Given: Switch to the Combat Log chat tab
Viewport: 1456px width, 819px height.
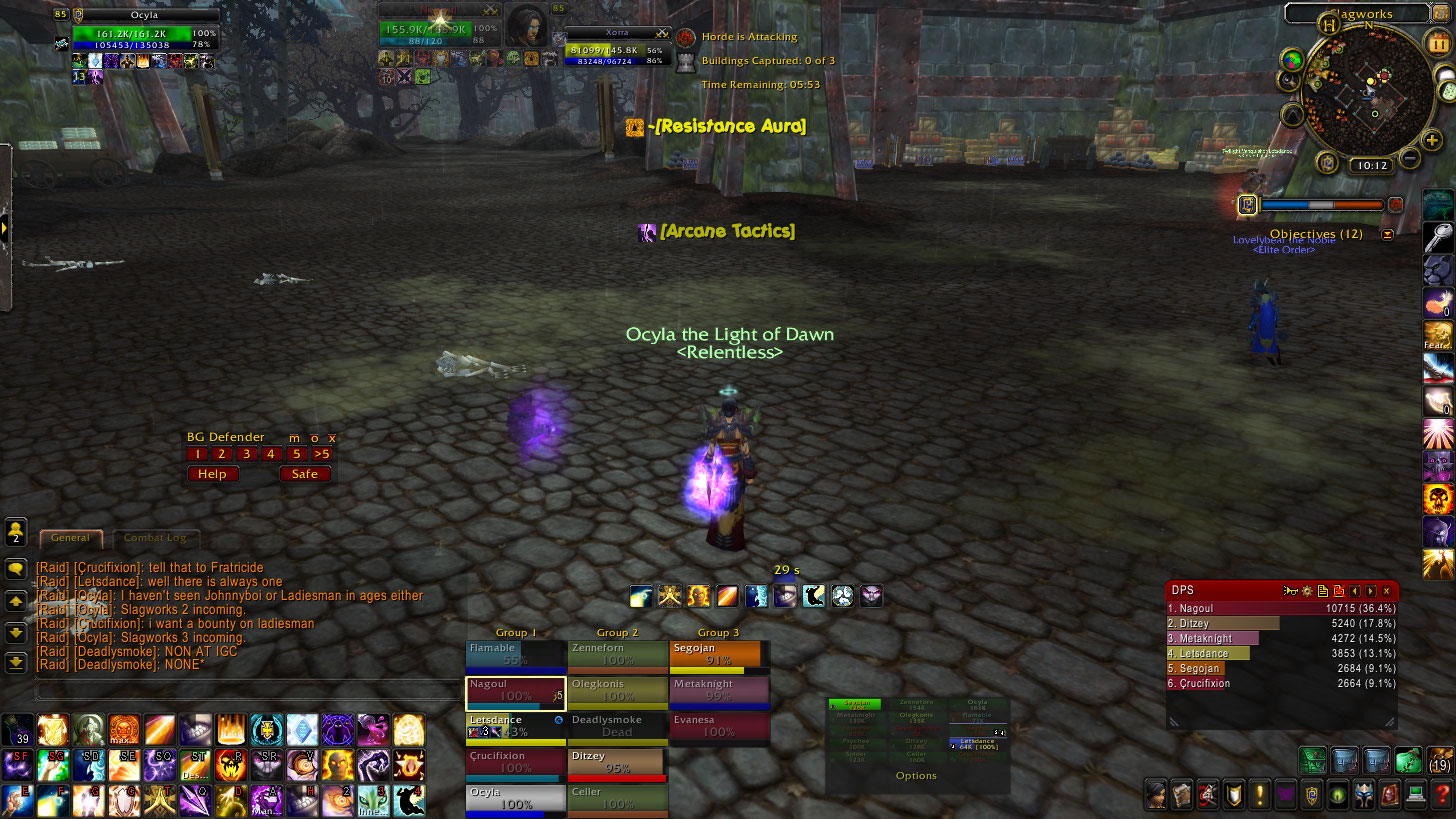Looking at the screenshot, I should pos(155,538).
